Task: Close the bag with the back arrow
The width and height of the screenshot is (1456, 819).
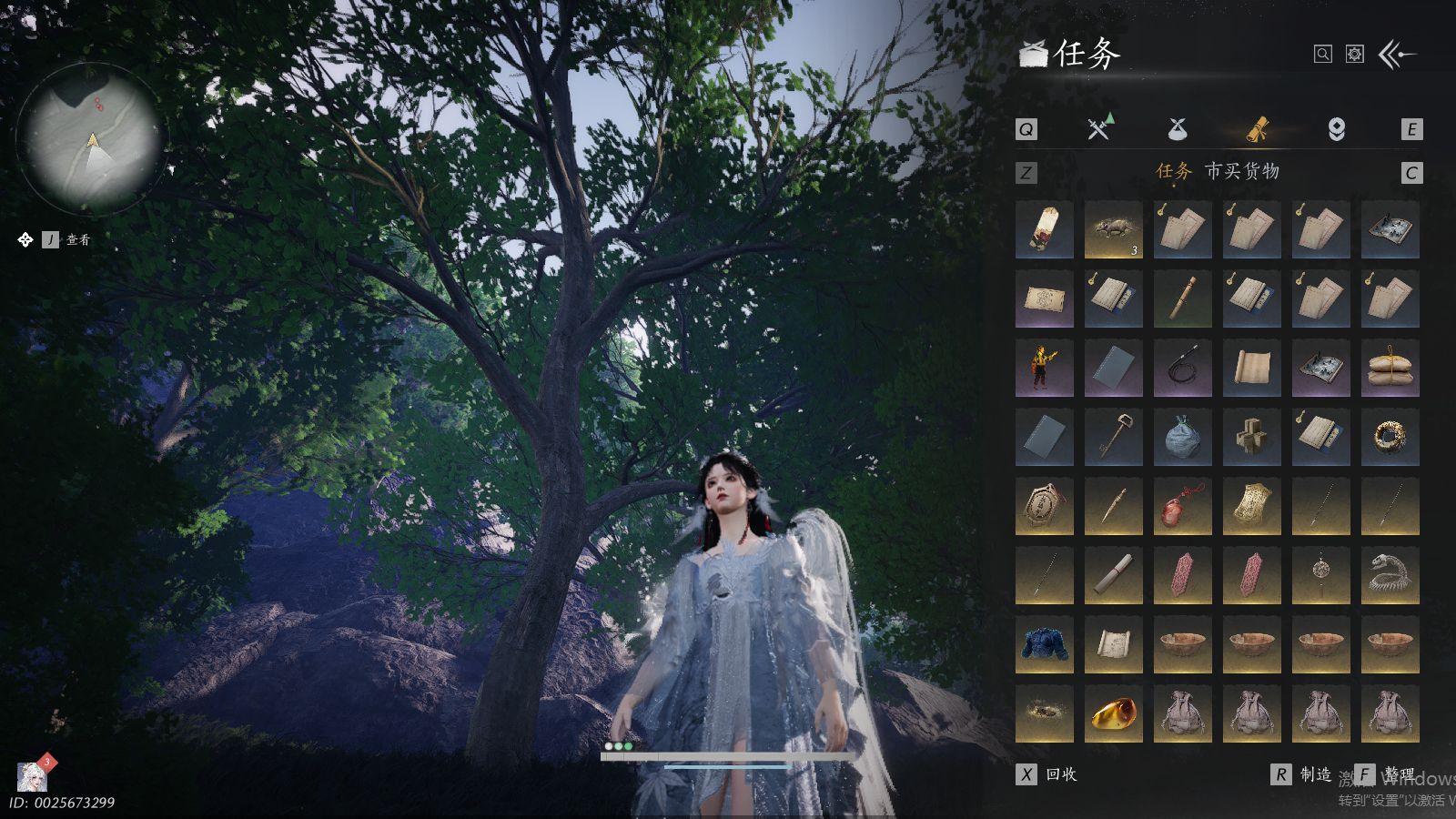Action: coord(1396,55)
